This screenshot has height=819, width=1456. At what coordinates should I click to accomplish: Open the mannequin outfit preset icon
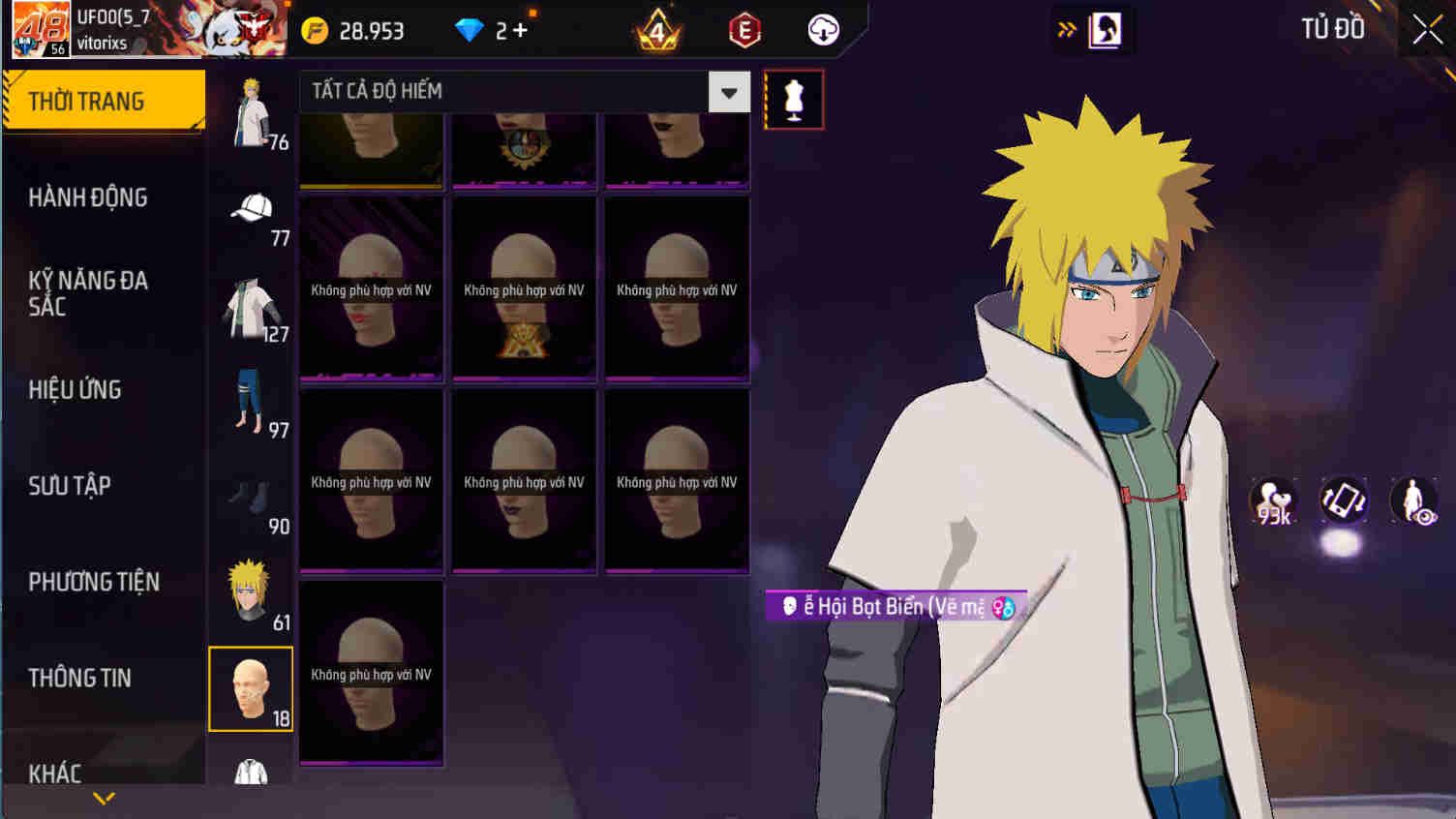[x=794, y=100]
